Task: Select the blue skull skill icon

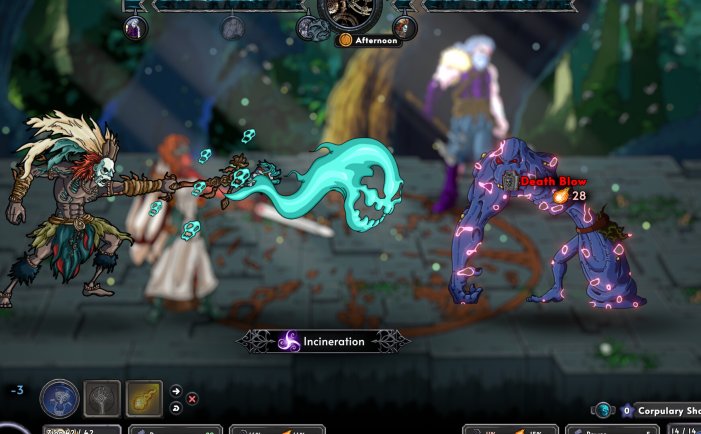Action: (59, 398)
